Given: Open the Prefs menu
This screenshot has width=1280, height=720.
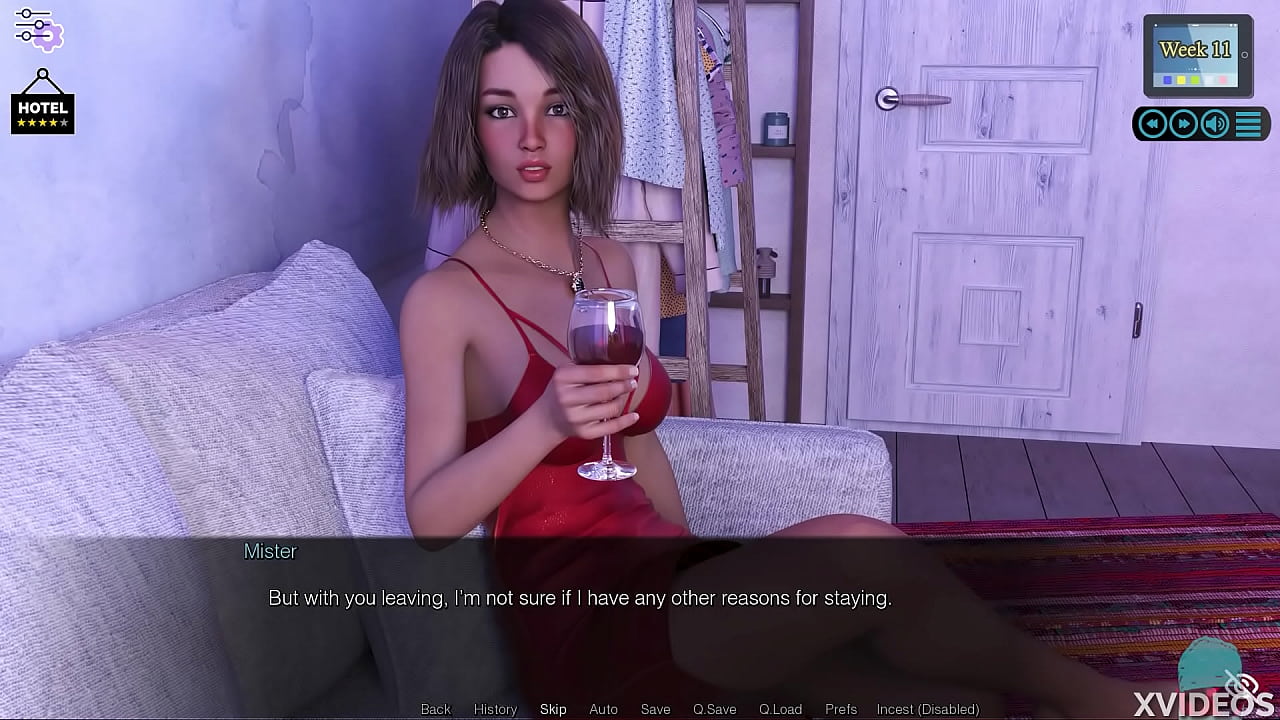Looking at the screenshot, I should (840, 708).
